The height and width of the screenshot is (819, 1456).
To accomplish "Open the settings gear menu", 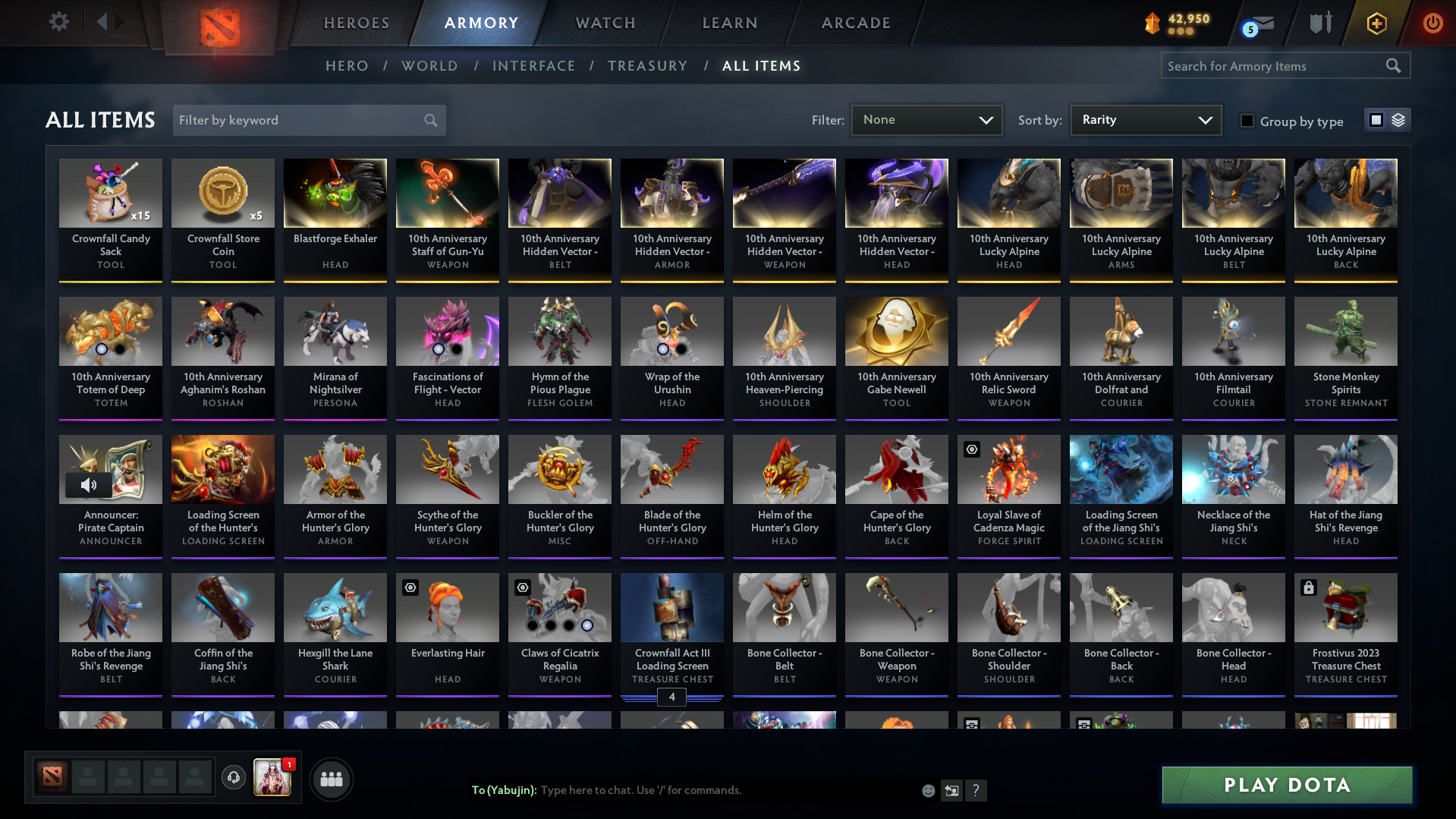I will 58,22.
